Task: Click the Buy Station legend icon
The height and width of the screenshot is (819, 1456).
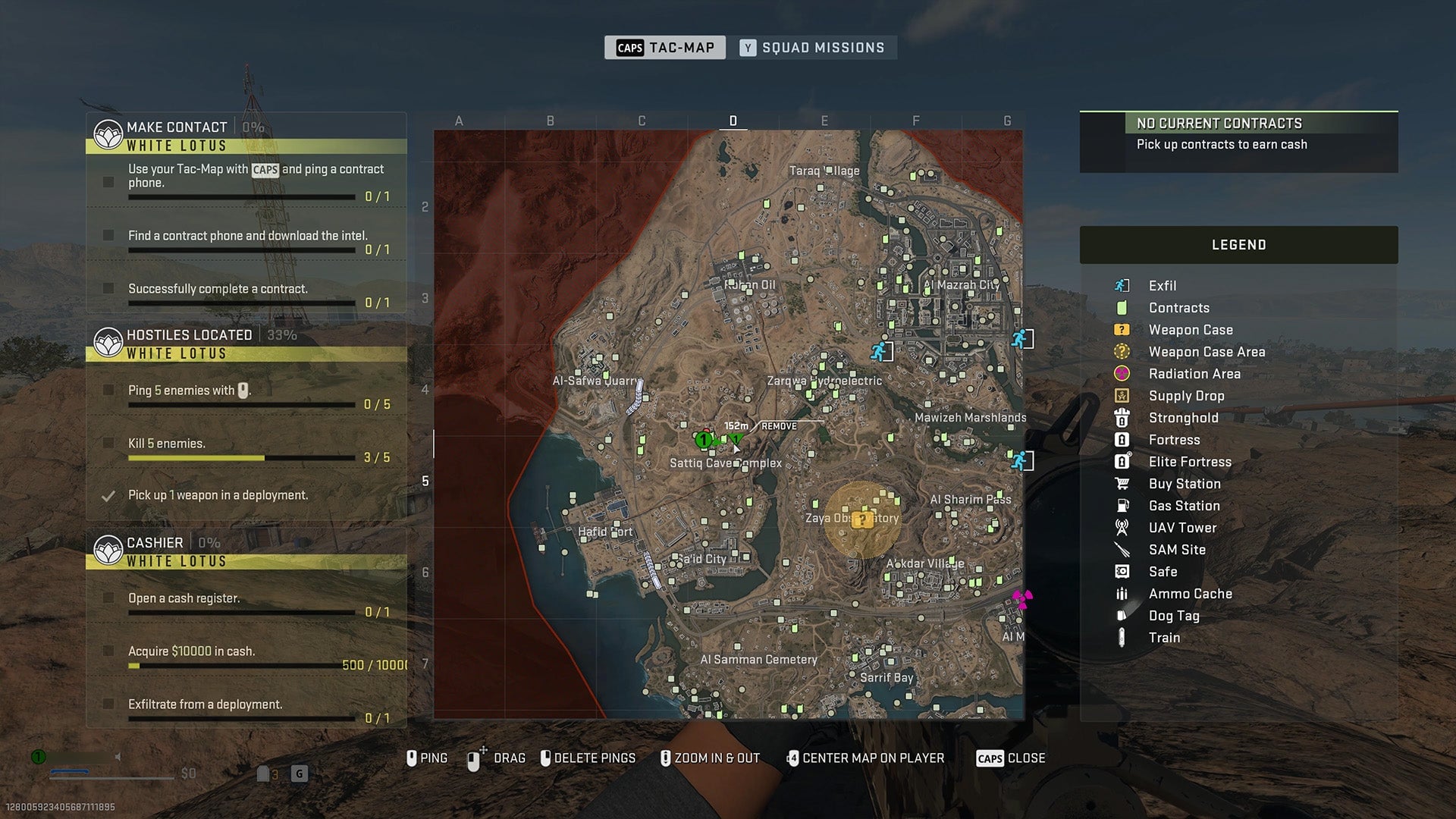Action: coord(1123,484)
